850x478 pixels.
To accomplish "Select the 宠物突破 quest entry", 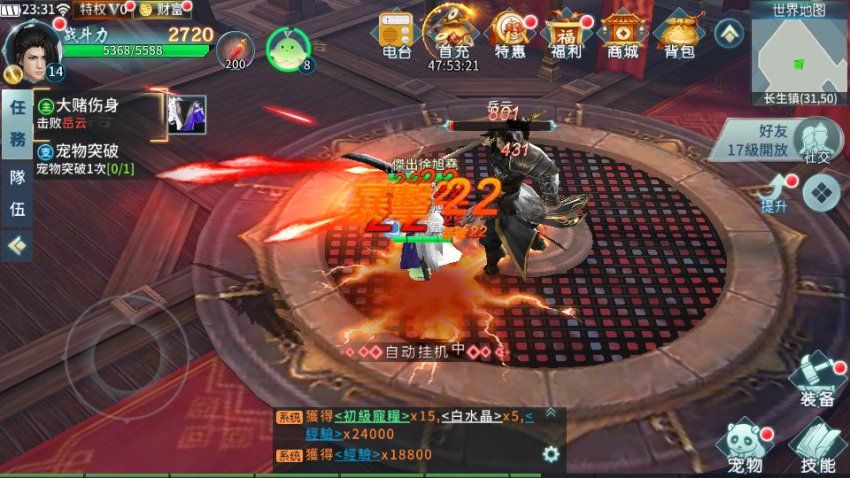I will click(x=95, y=160).
